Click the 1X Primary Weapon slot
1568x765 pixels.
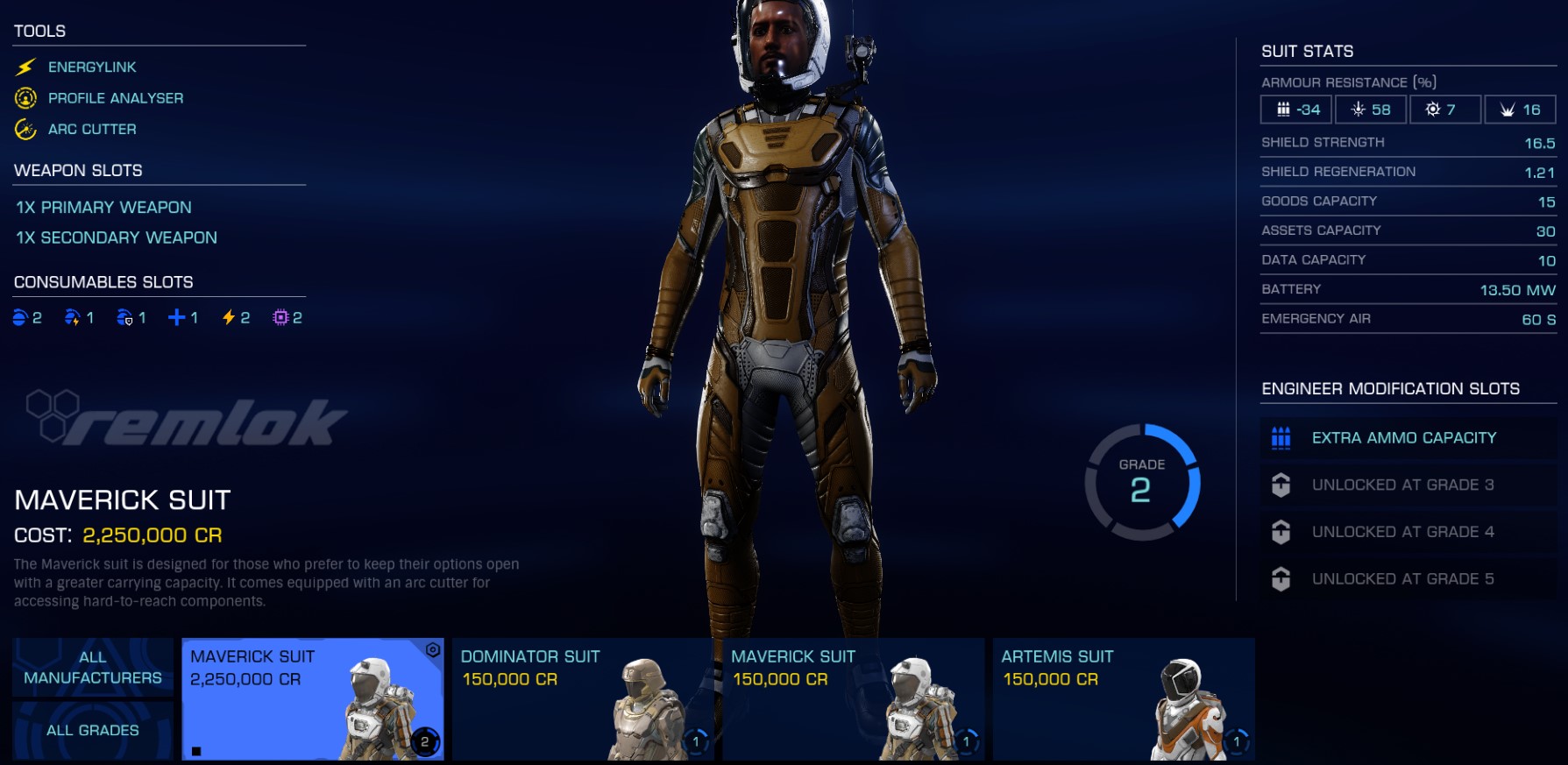pyautogui.click(x=103, y=208)
